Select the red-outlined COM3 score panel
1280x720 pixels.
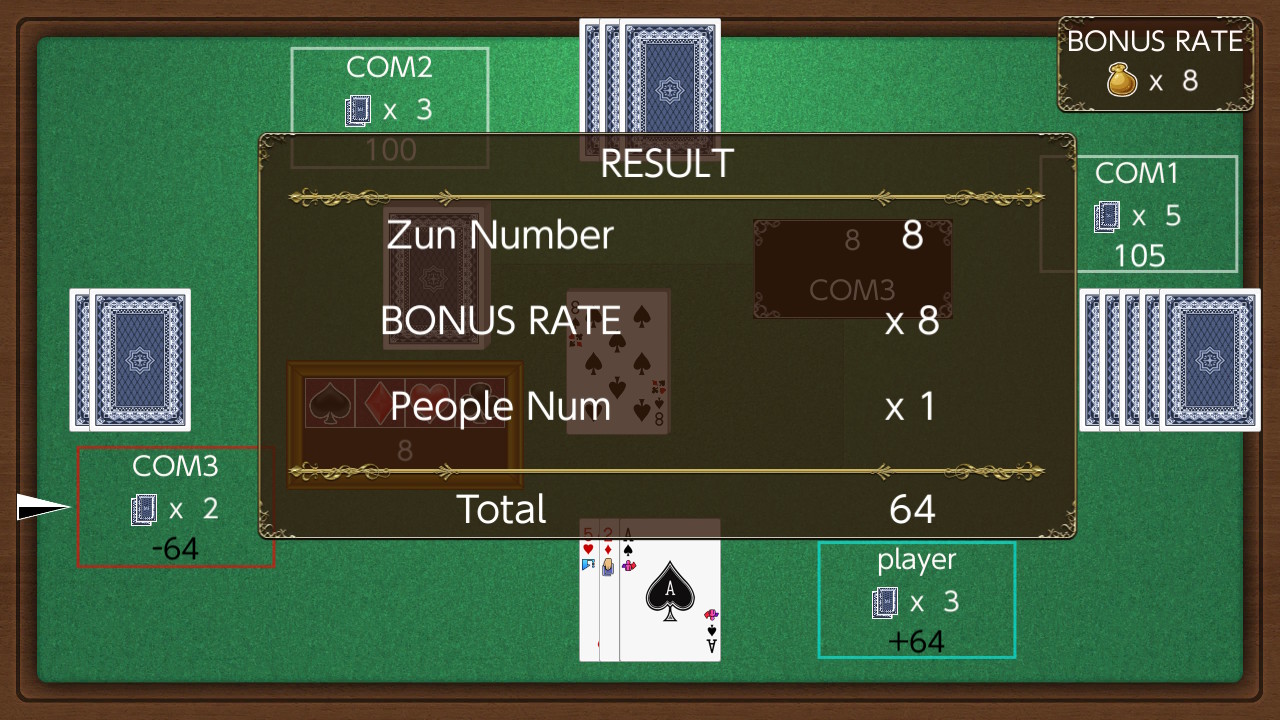tap(176, 507)
